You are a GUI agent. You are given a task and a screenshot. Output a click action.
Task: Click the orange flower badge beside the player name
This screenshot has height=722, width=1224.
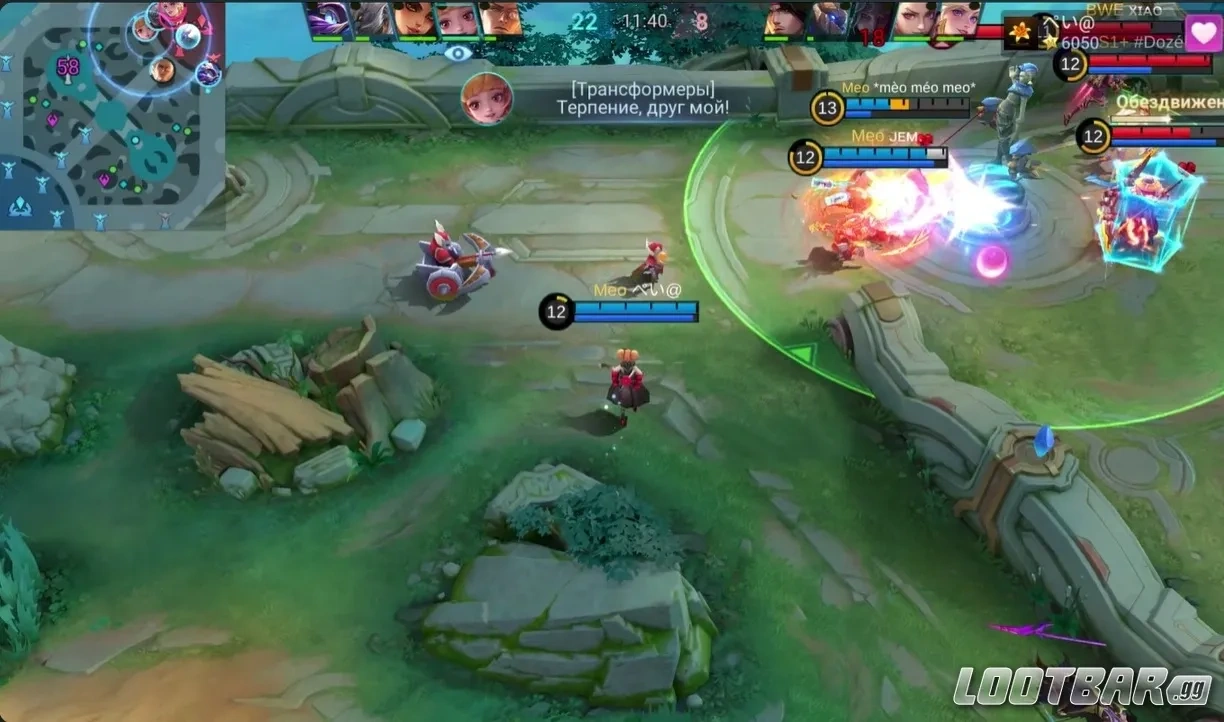(1019, 34)
